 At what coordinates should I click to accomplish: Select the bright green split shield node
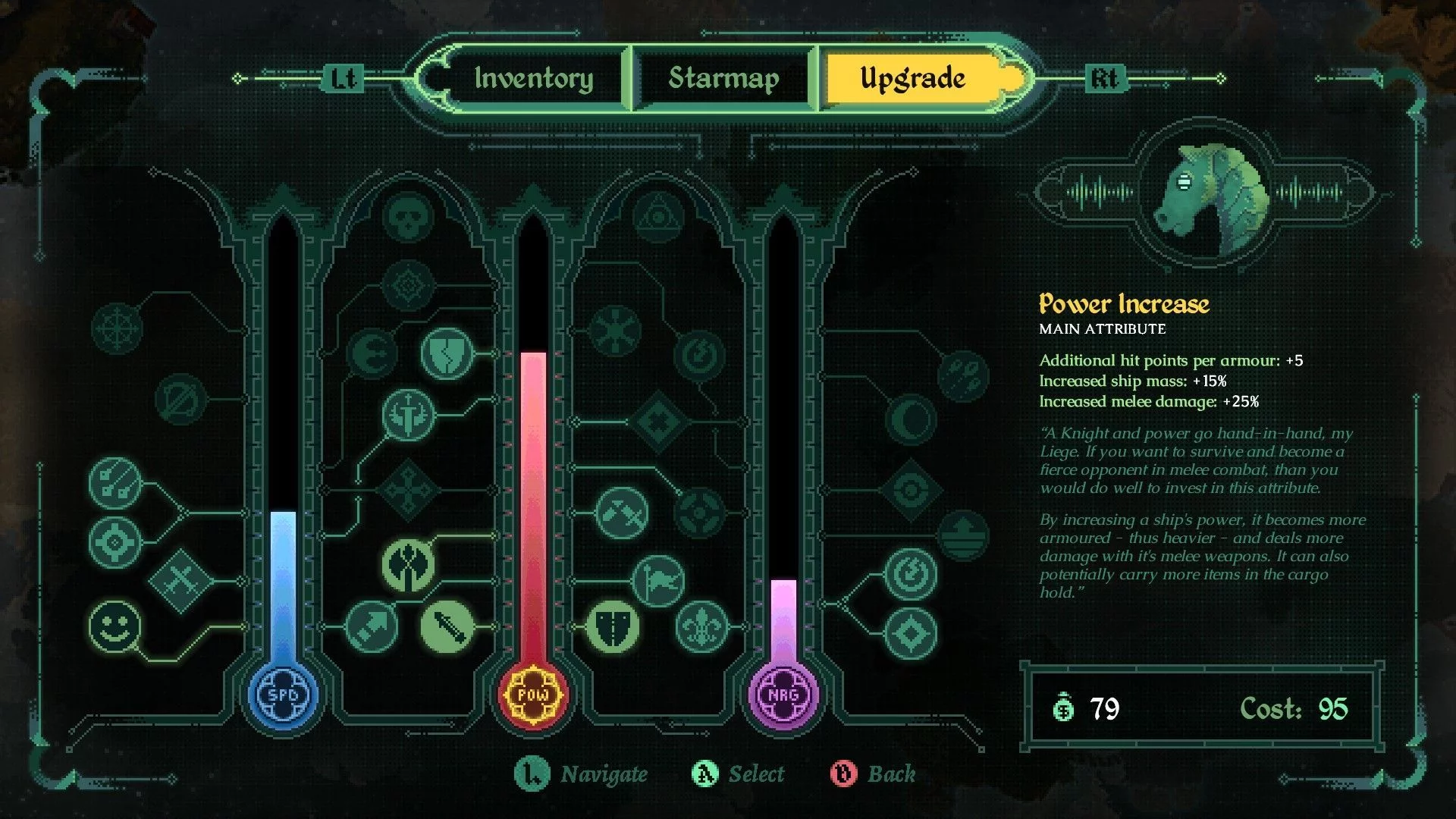[x=613, y=626]
